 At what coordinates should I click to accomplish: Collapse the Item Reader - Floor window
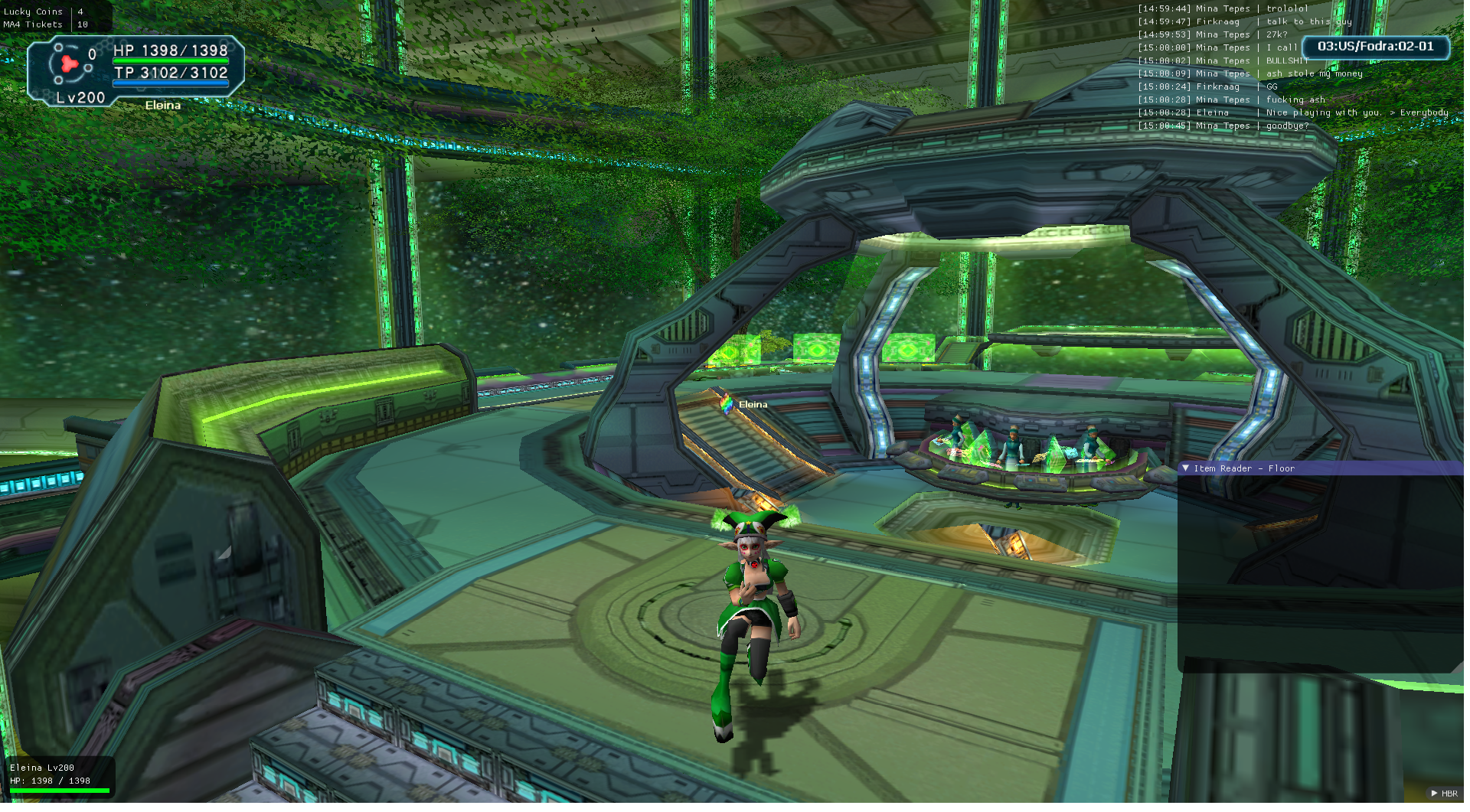pyautogui.click(x=1185, y=468)
